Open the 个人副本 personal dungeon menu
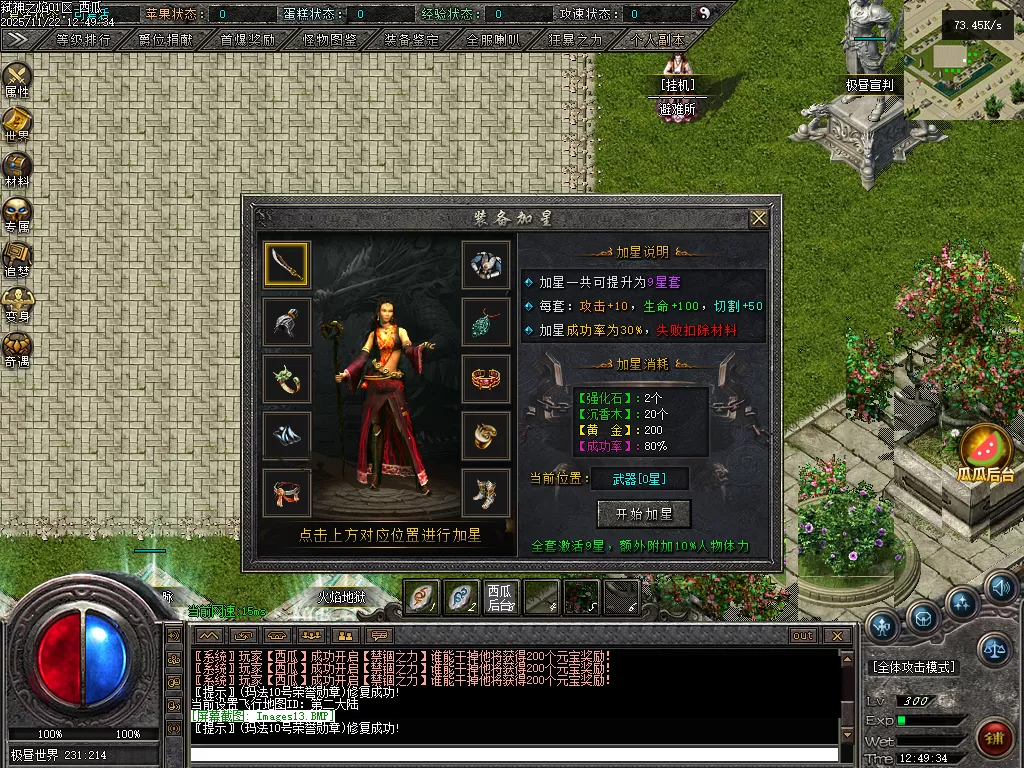Screen dimensions: 1024x768 coord(658,40)
